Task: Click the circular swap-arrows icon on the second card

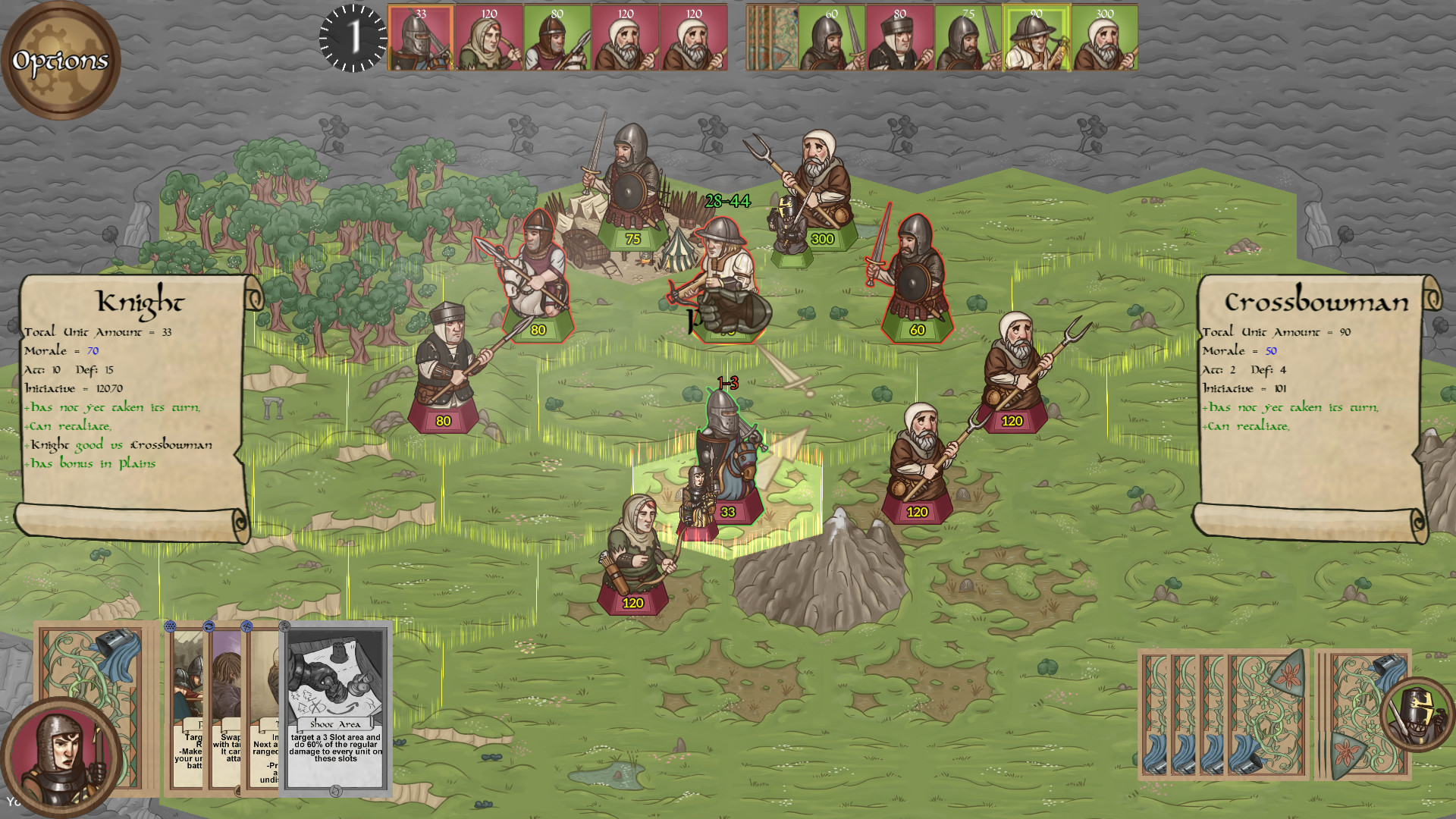Action: pos(209,626)
